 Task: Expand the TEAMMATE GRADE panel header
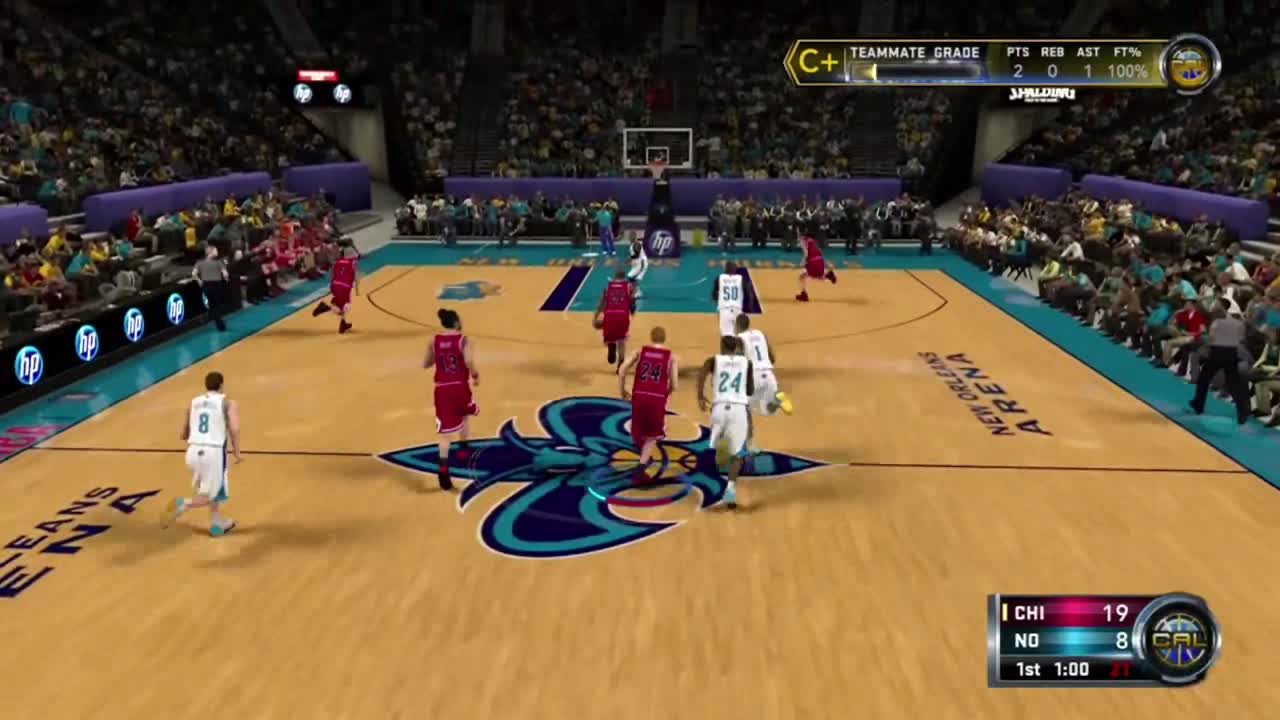914,51
